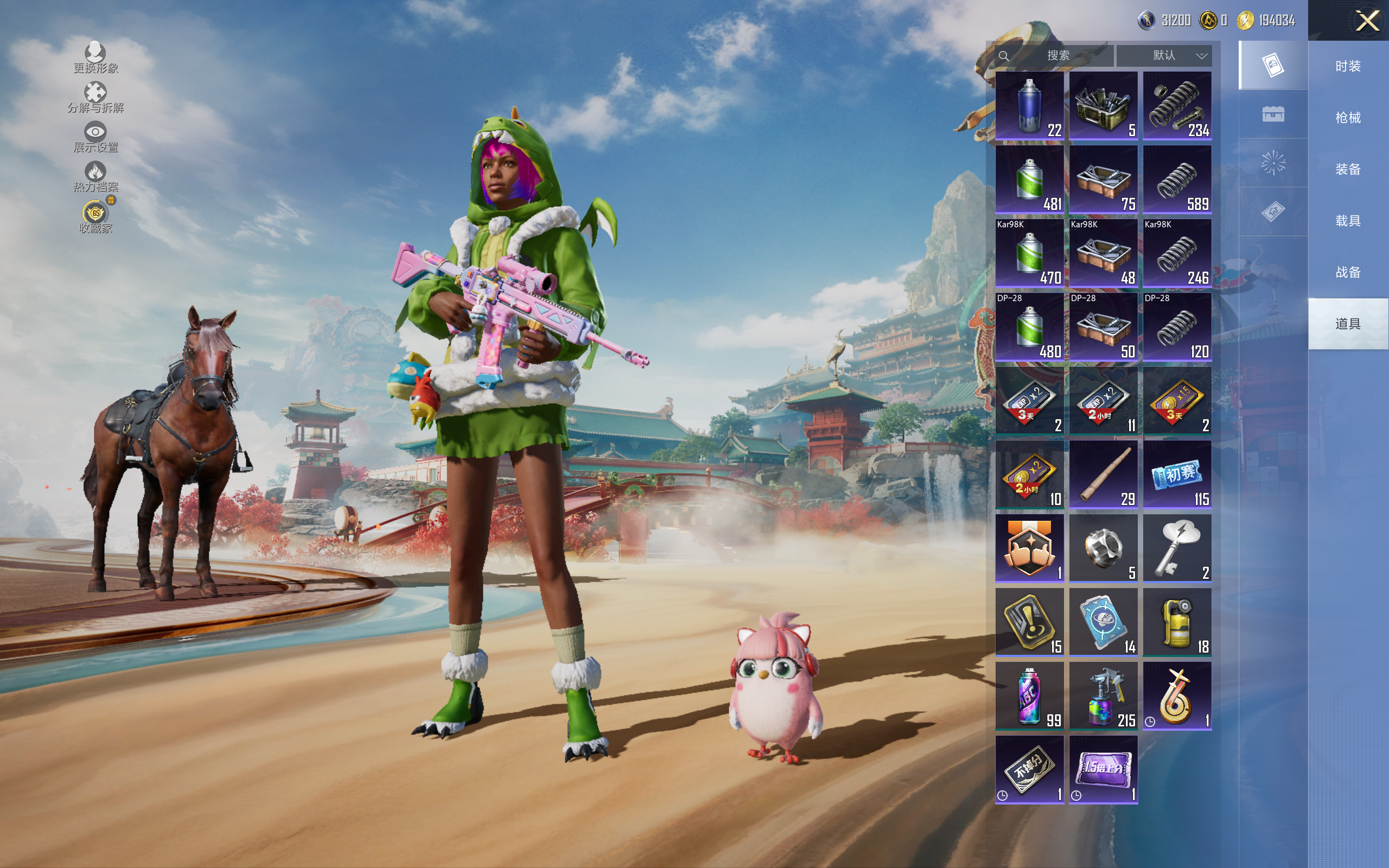
Task: Open the 热力档案 profile
Action: click(x=95, y=176)
